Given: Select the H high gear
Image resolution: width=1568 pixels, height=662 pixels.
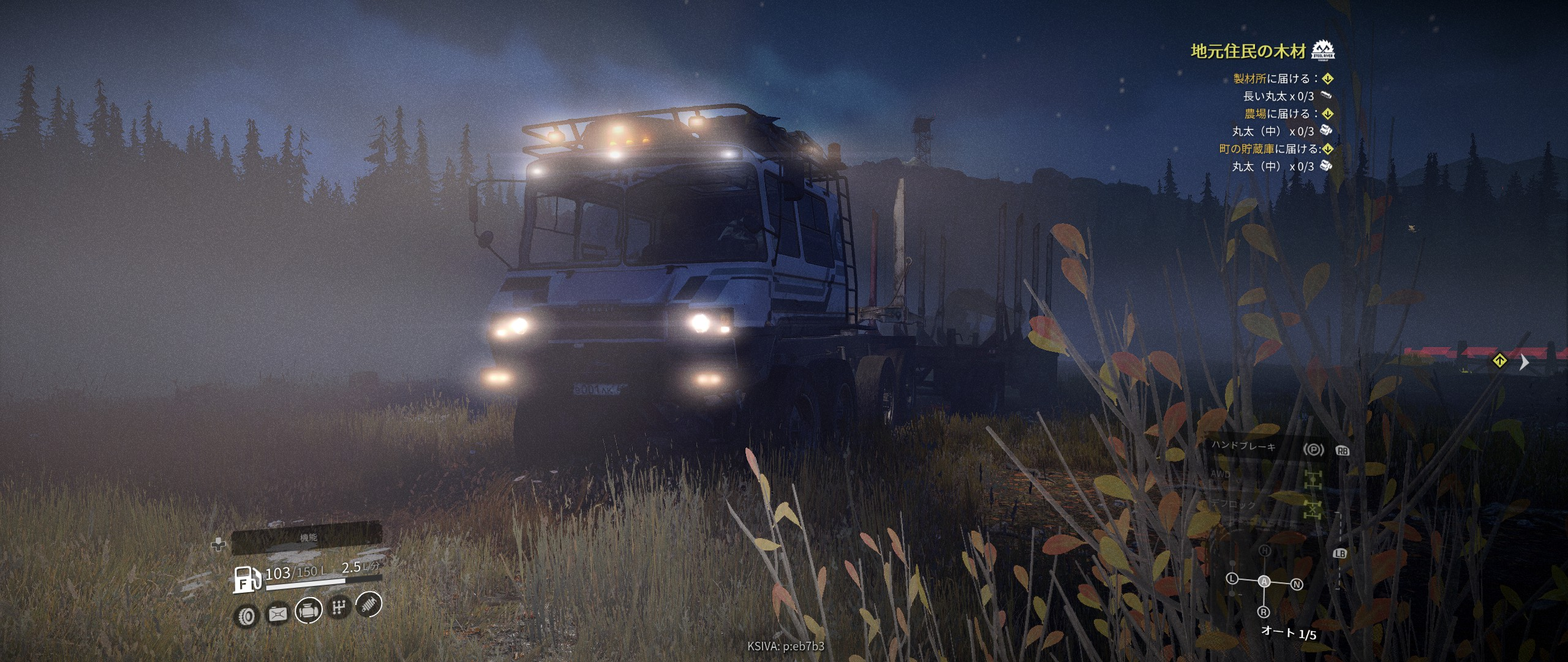Looking at the screenshot, I should (1265, 551).
